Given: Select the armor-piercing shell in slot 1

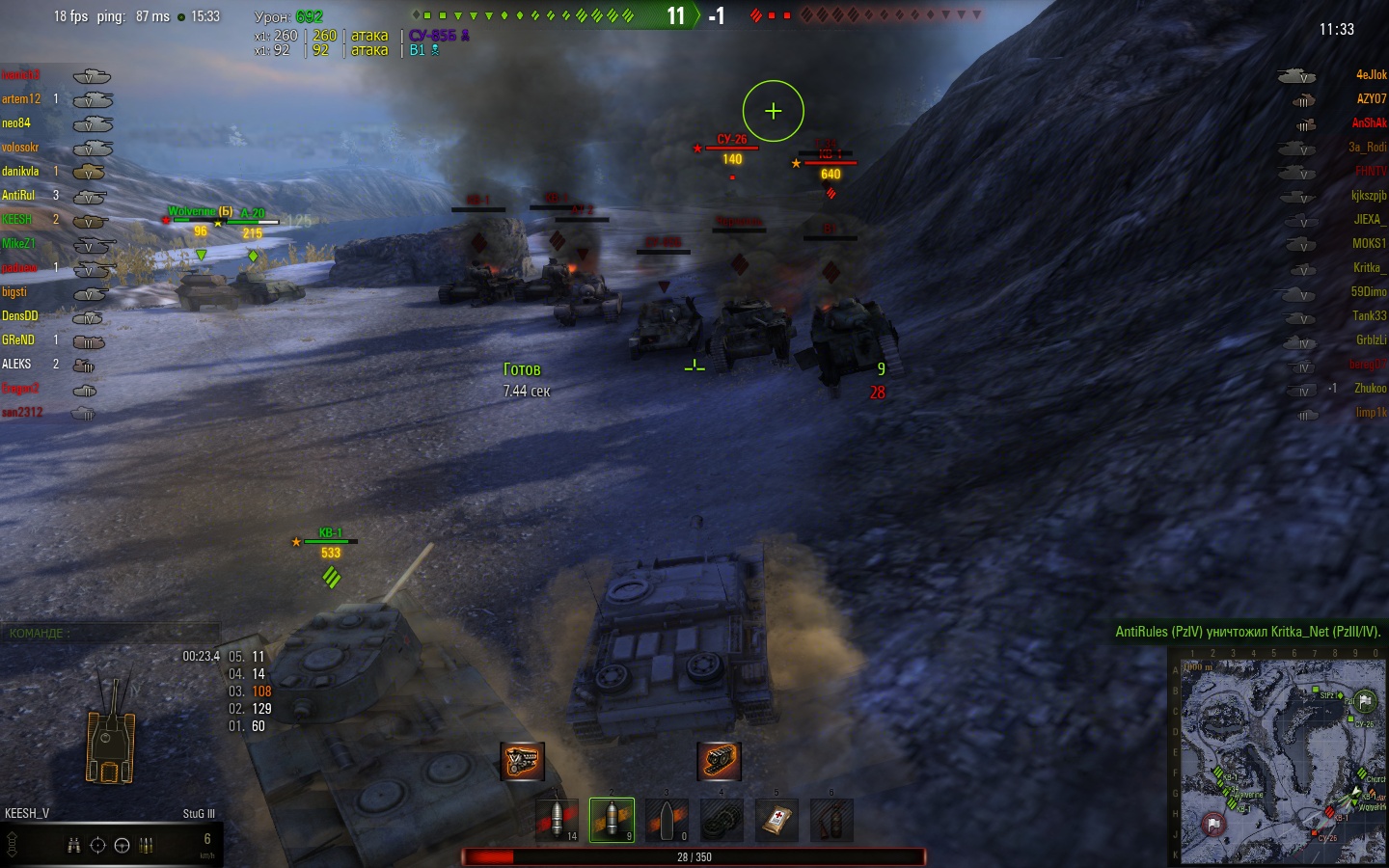Looking at the screenshot, I should [557, 820].
